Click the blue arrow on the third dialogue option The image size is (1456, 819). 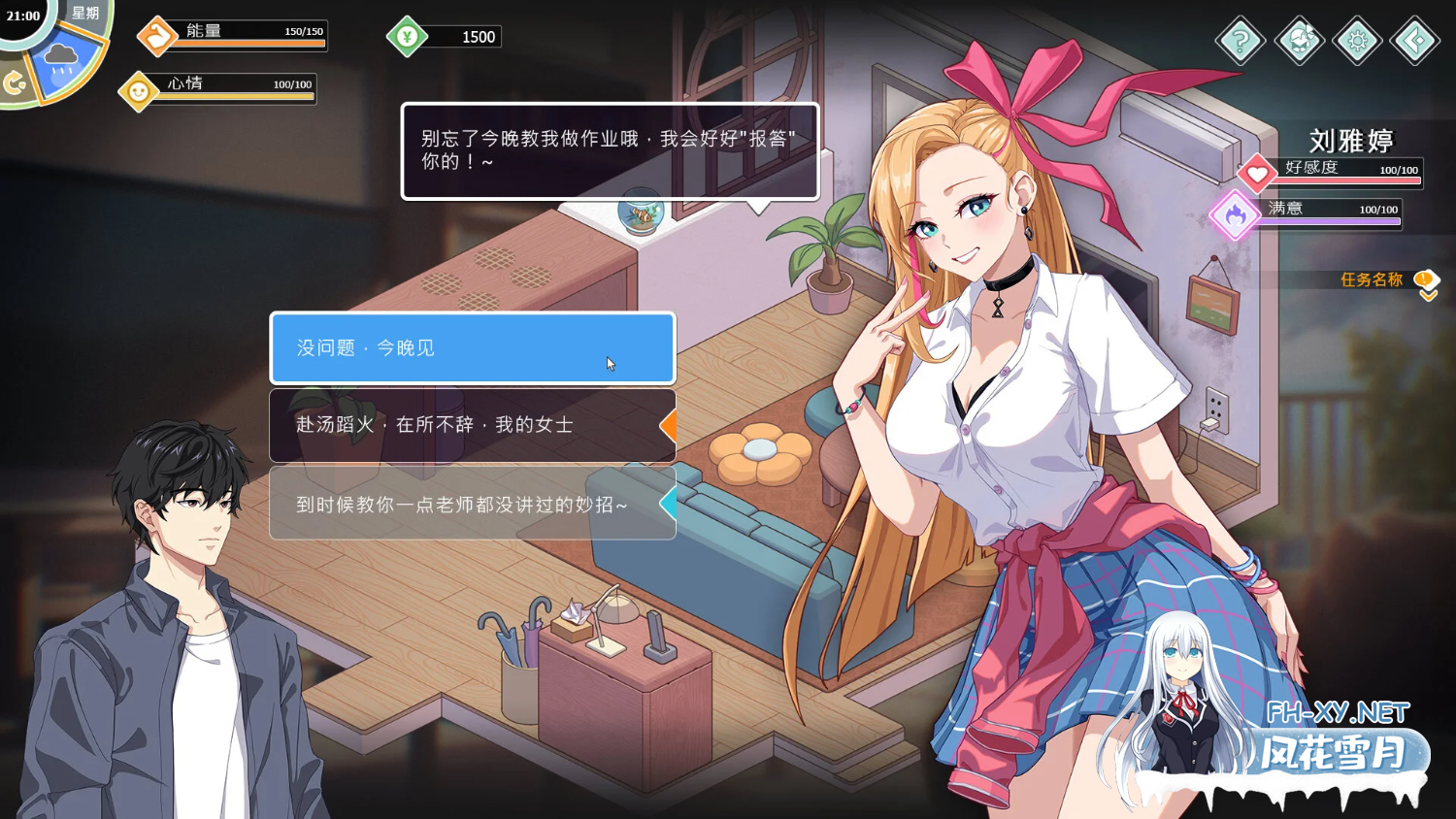tap(669, 504)
